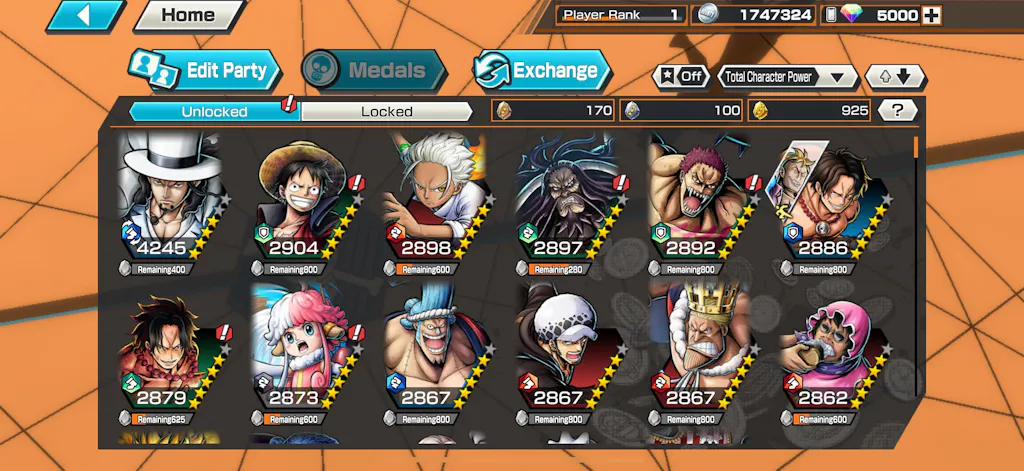The width and height of the screenshot is (1024, 471).
Task: Go back with the arrow button
Action: (x=85, y=15)
